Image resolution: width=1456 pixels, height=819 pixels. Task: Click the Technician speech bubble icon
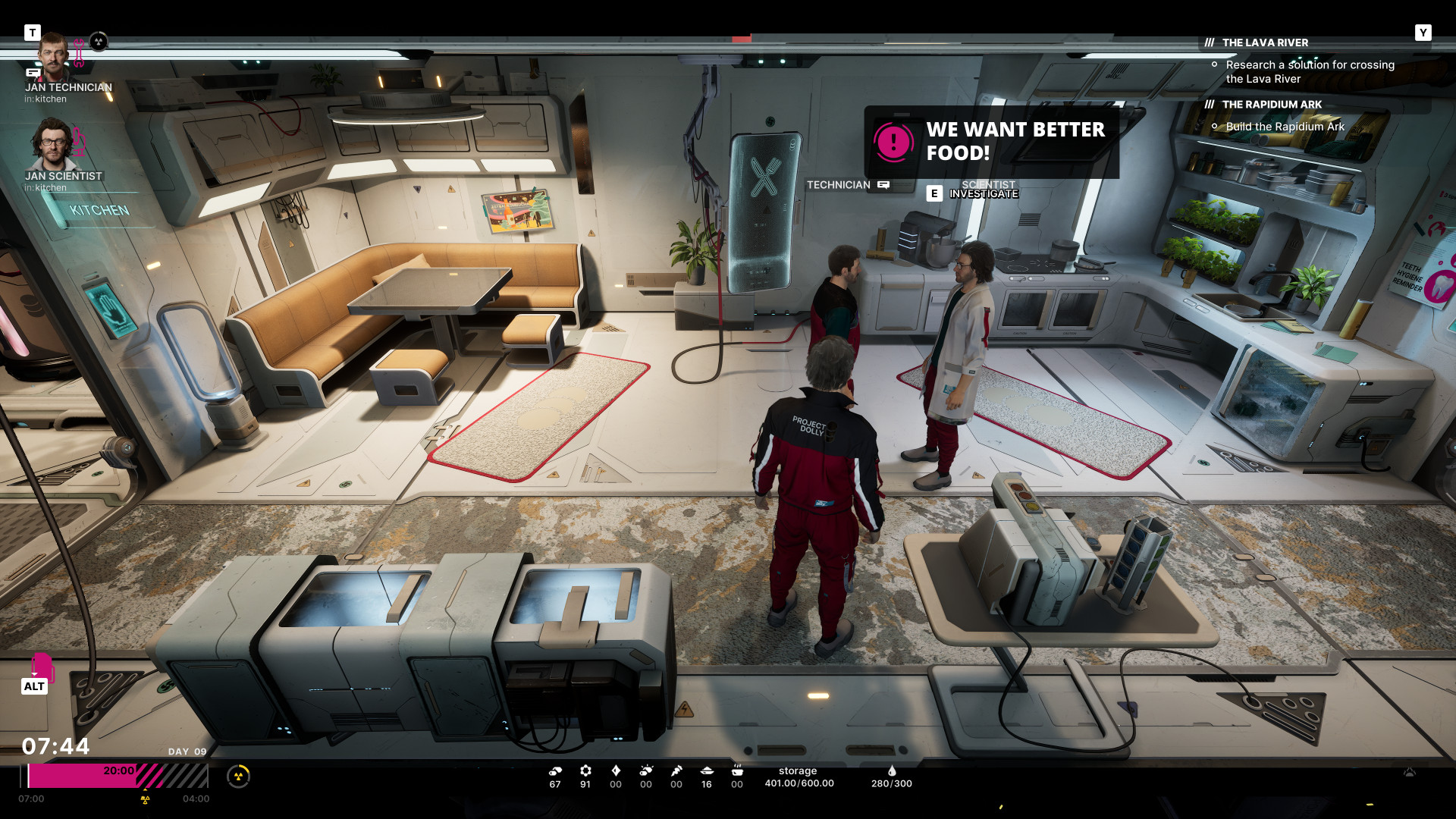point(883,185)
